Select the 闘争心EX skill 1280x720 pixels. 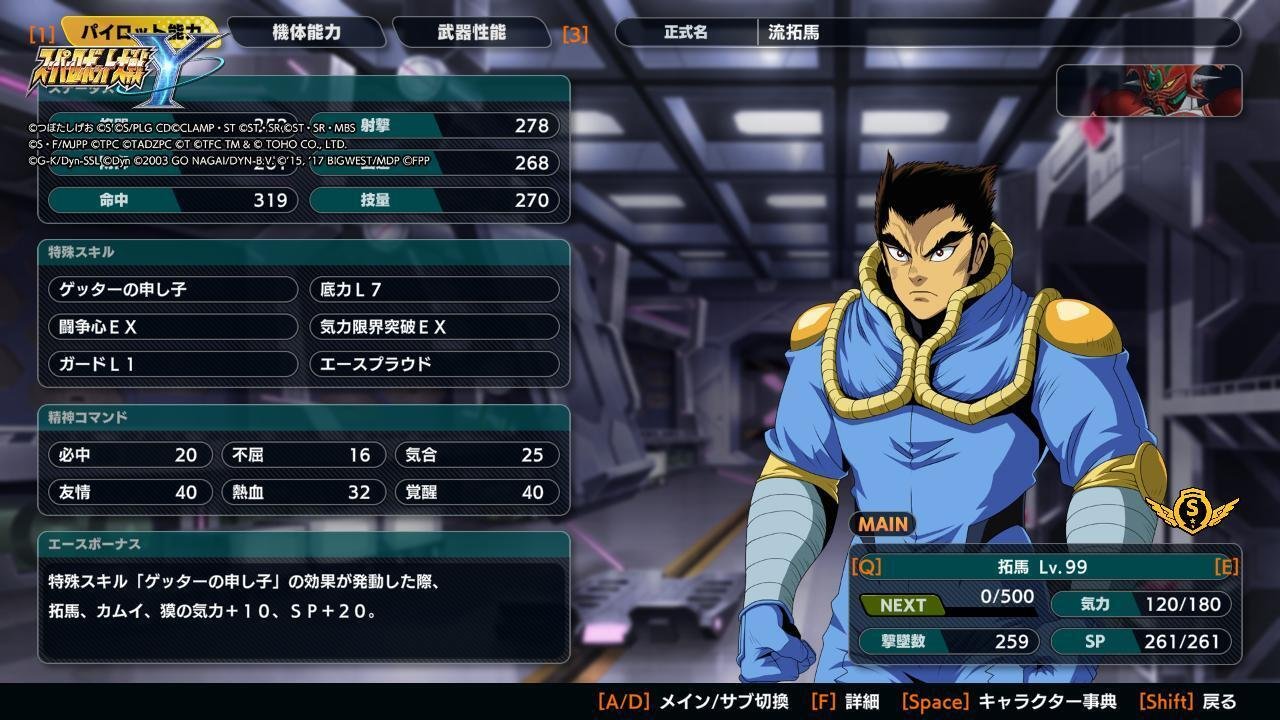click(x=173, y=327)
